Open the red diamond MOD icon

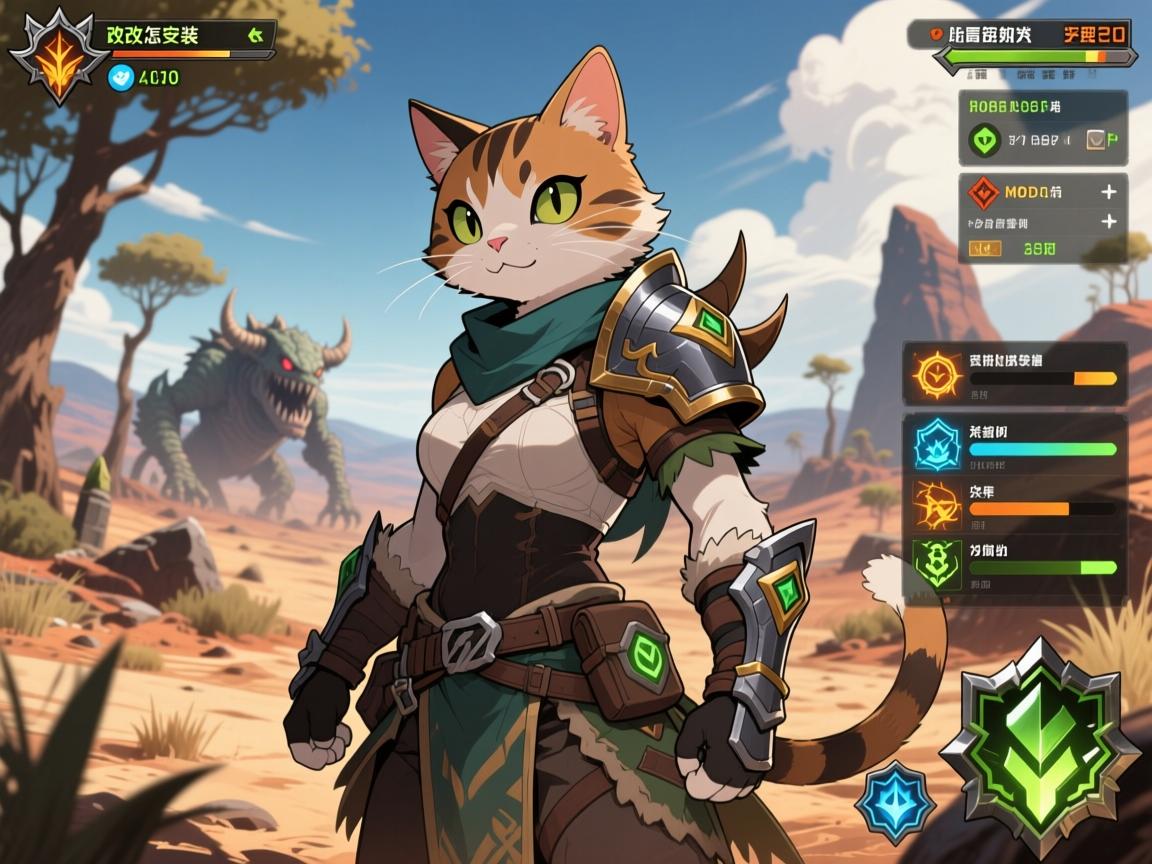(x=983, y=192)
